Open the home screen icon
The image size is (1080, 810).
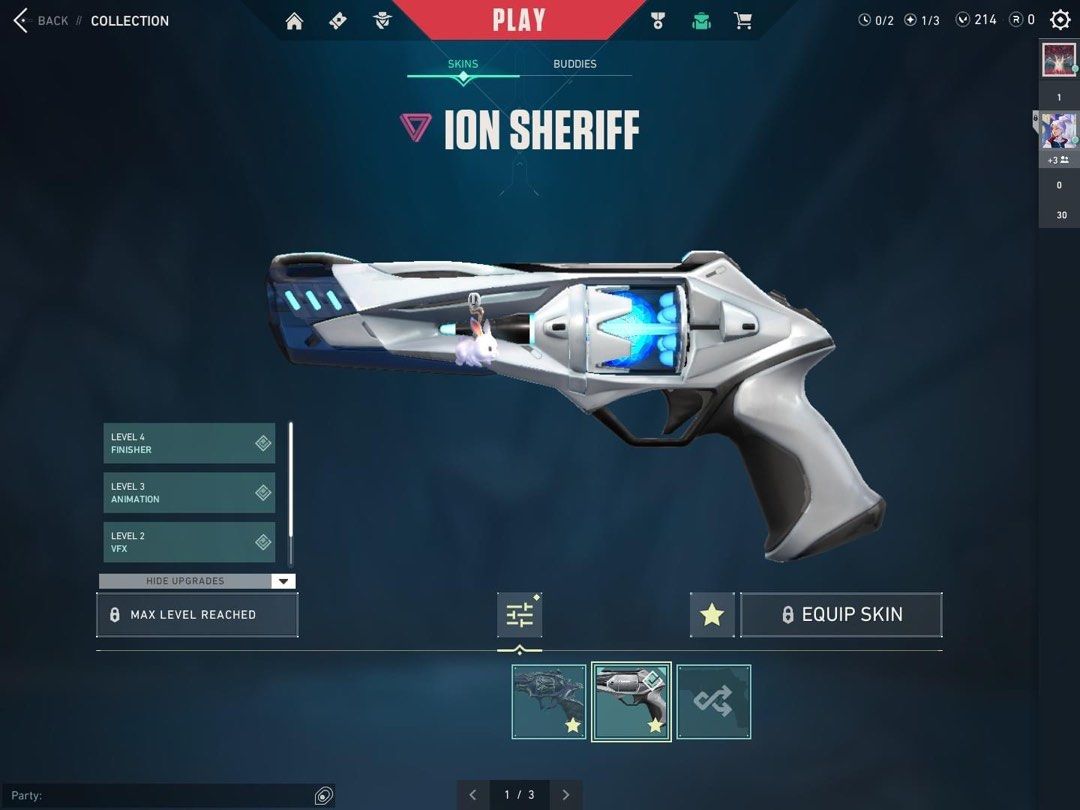[294, 21]
